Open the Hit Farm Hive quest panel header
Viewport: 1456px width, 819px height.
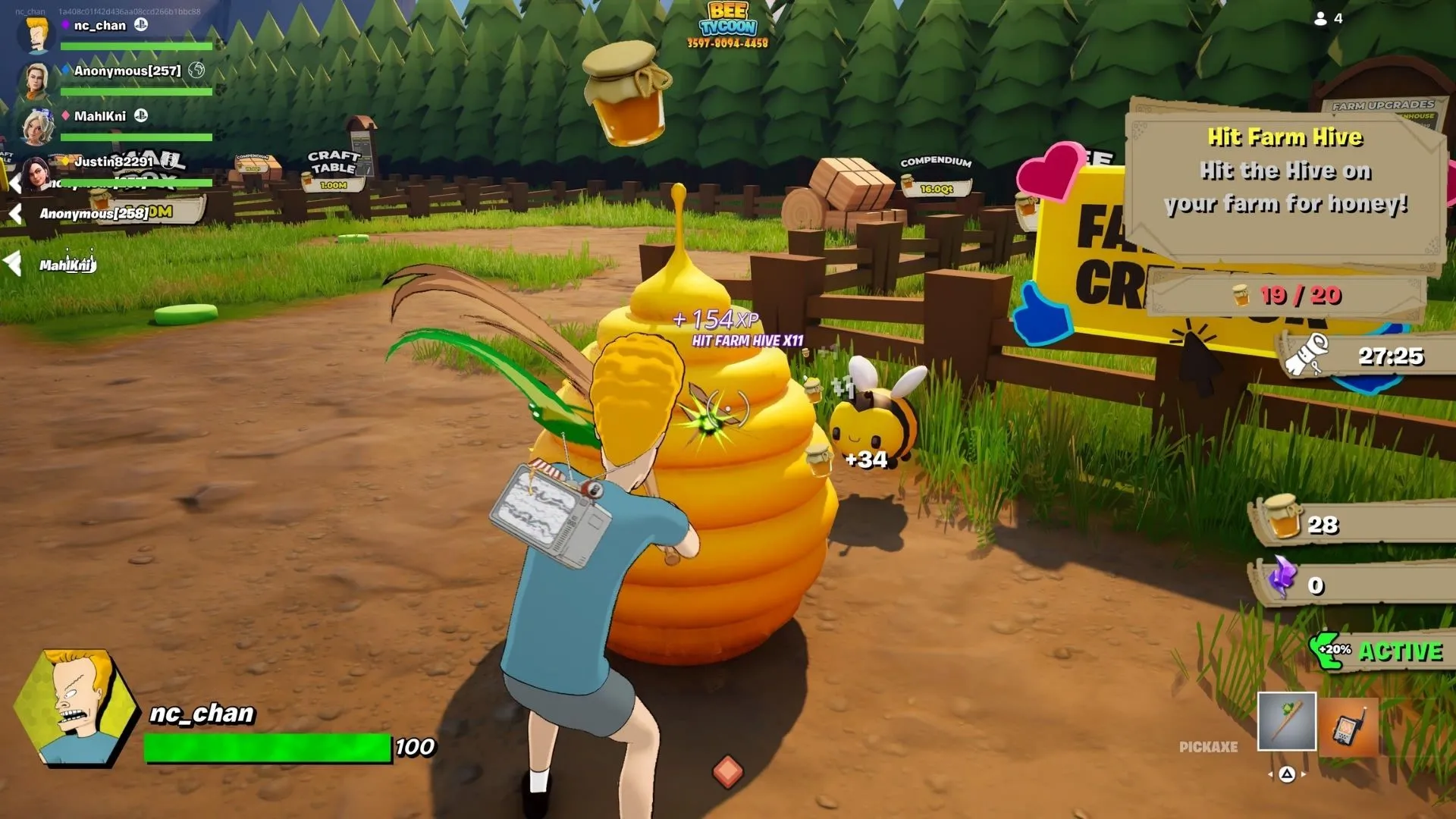pos(1287,137)
